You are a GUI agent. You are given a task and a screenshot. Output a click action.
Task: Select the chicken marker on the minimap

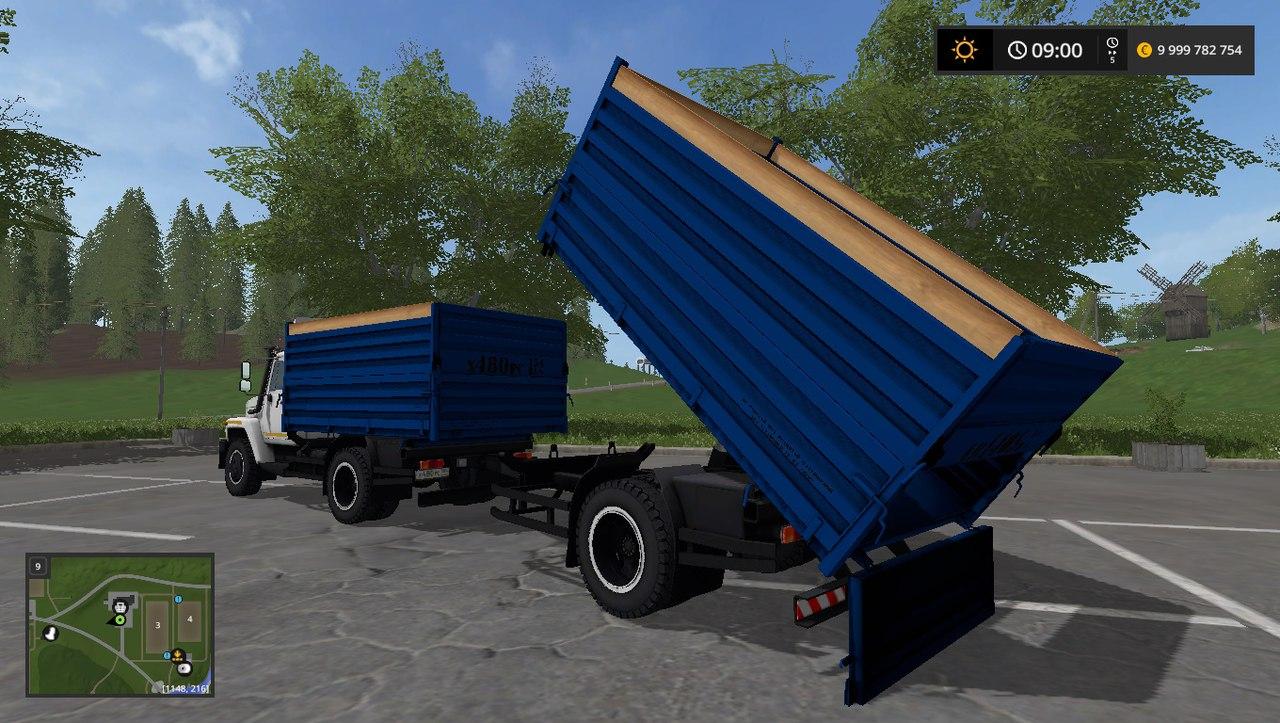(49, 632)
